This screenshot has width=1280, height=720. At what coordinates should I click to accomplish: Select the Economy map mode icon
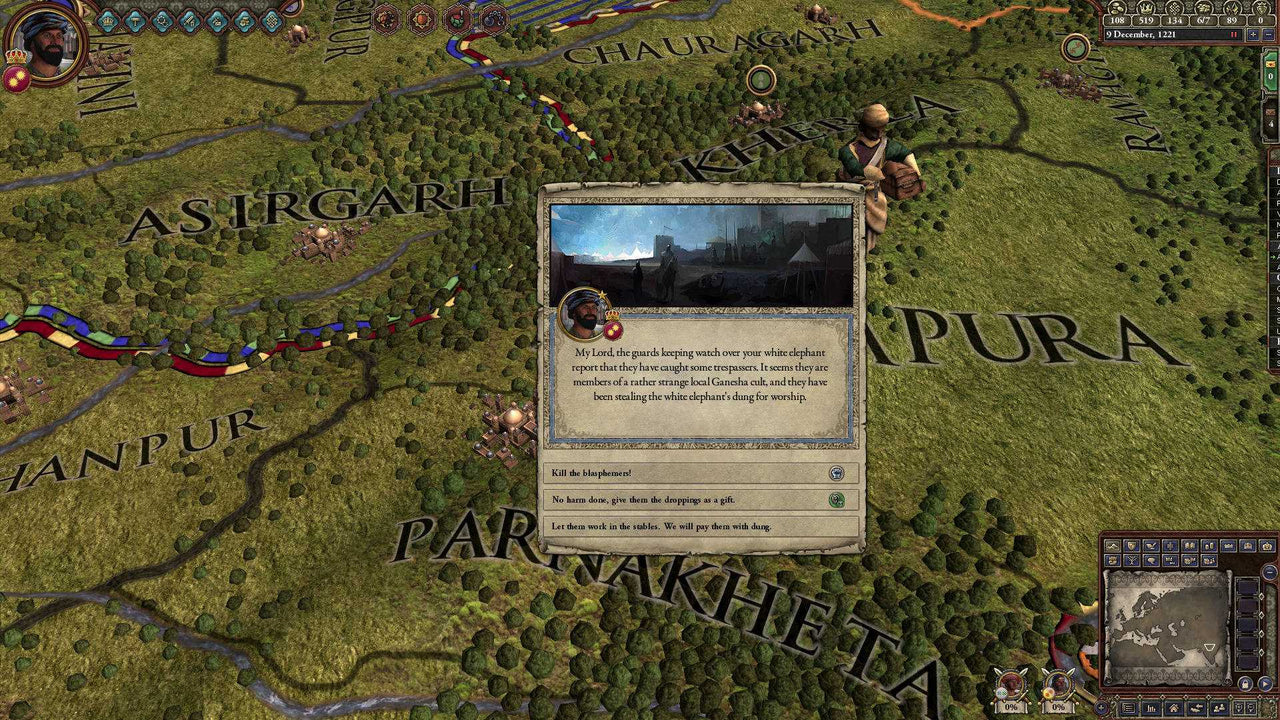pyautogui.click(x=1112, y=563)
